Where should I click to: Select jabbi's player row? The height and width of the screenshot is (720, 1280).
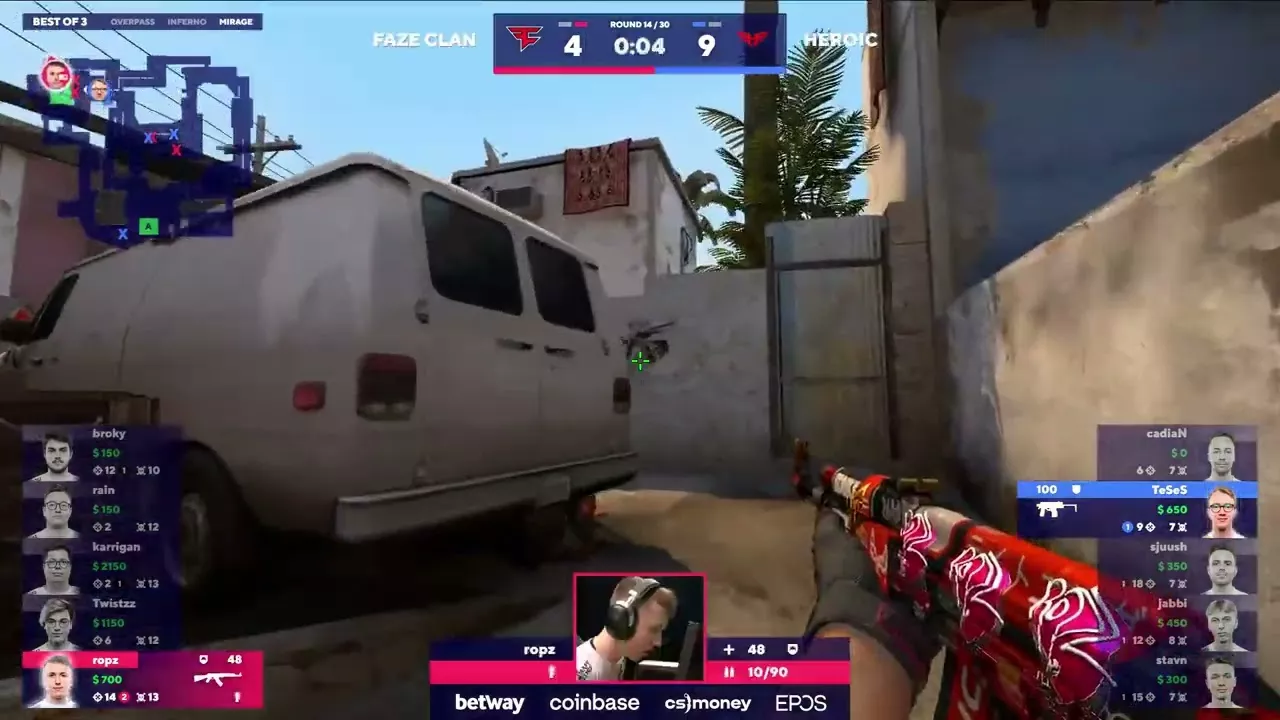1177,622
